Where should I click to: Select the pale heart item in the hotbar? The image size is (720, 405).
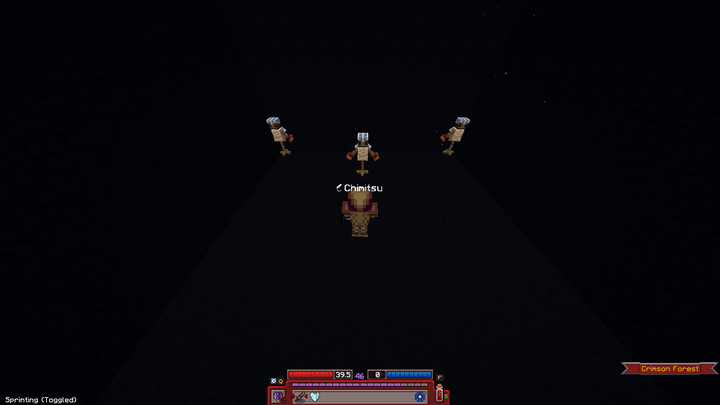point(313,397)
